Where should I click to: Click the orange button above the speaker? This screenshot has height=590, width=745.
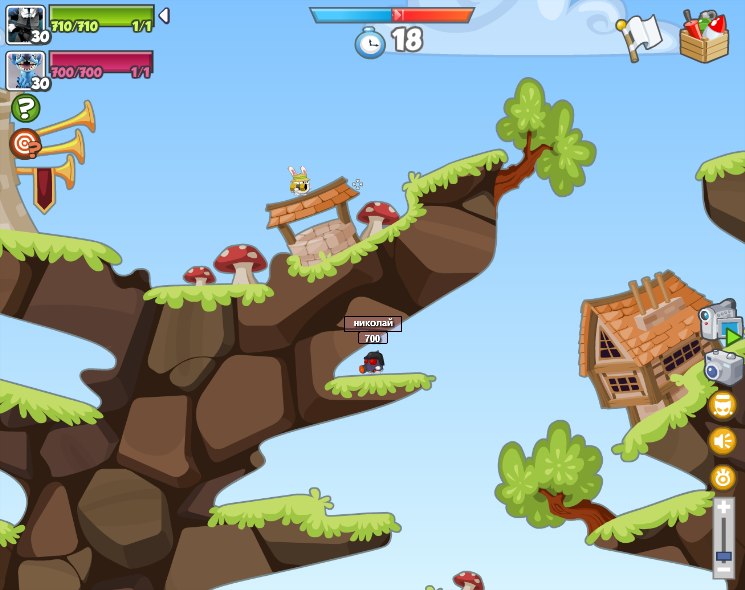(723, 404)
